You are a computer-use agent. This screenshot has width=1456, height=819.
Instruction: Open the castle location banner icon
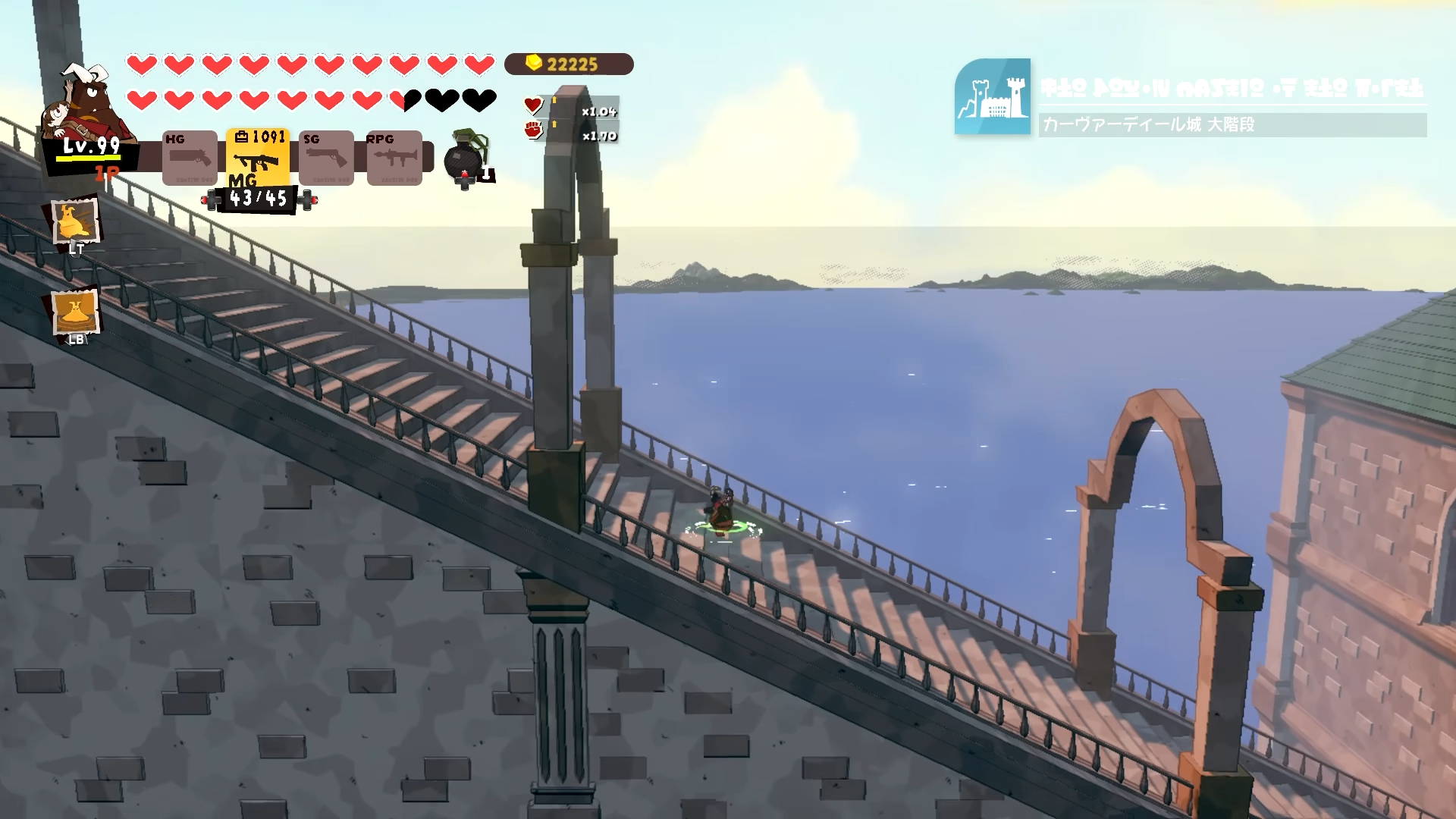(992, 96)
